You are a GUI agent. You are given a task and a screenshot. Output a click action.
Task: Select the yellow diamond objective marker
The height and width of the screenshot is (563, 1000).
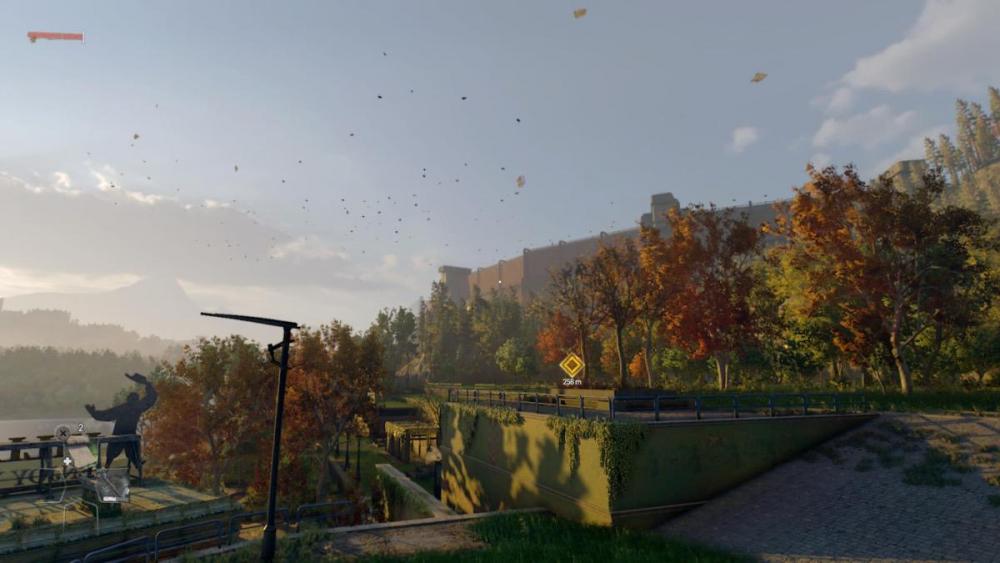[572, 365]
